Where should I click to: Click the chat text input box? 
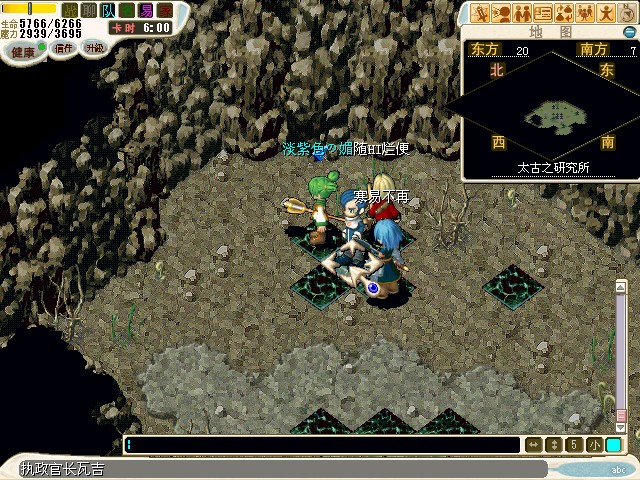(320, 445)
